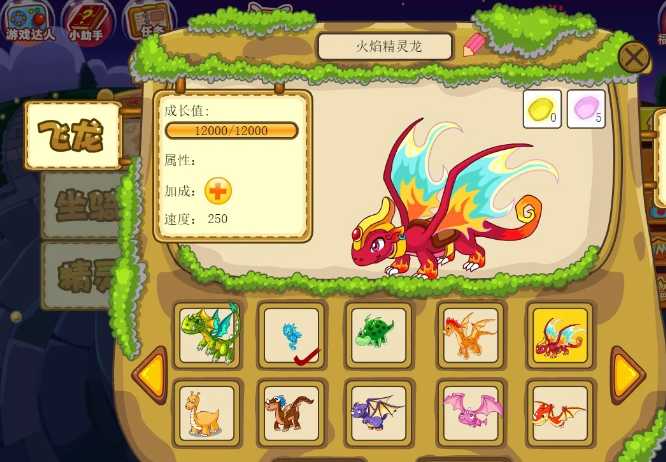Choose the green-yellow winged dragon
Screen dimensions: 666x462
208,333
